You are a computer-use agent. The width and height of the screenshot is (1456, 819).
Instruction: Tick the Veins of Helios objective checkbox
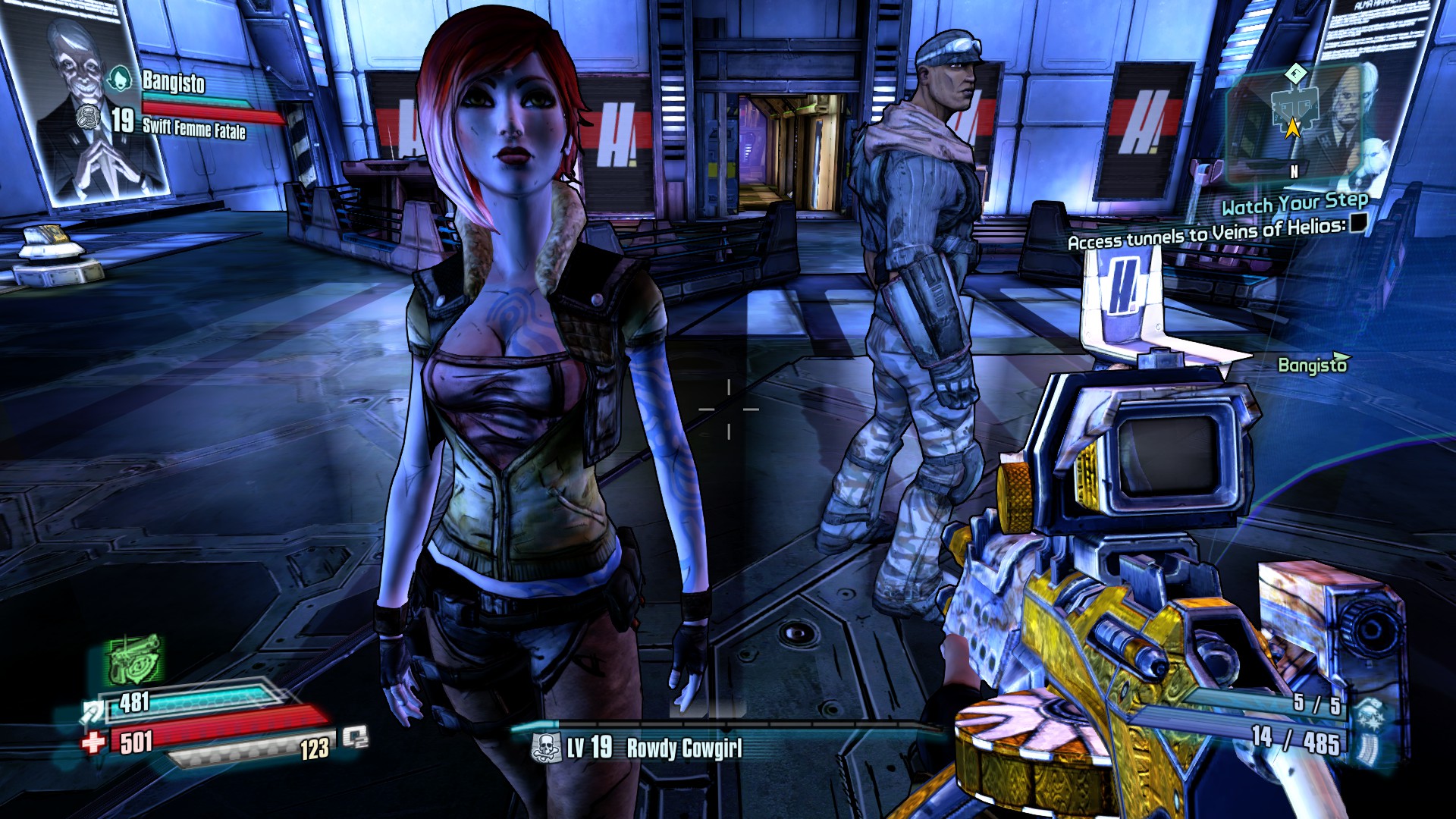[1358, 222]
